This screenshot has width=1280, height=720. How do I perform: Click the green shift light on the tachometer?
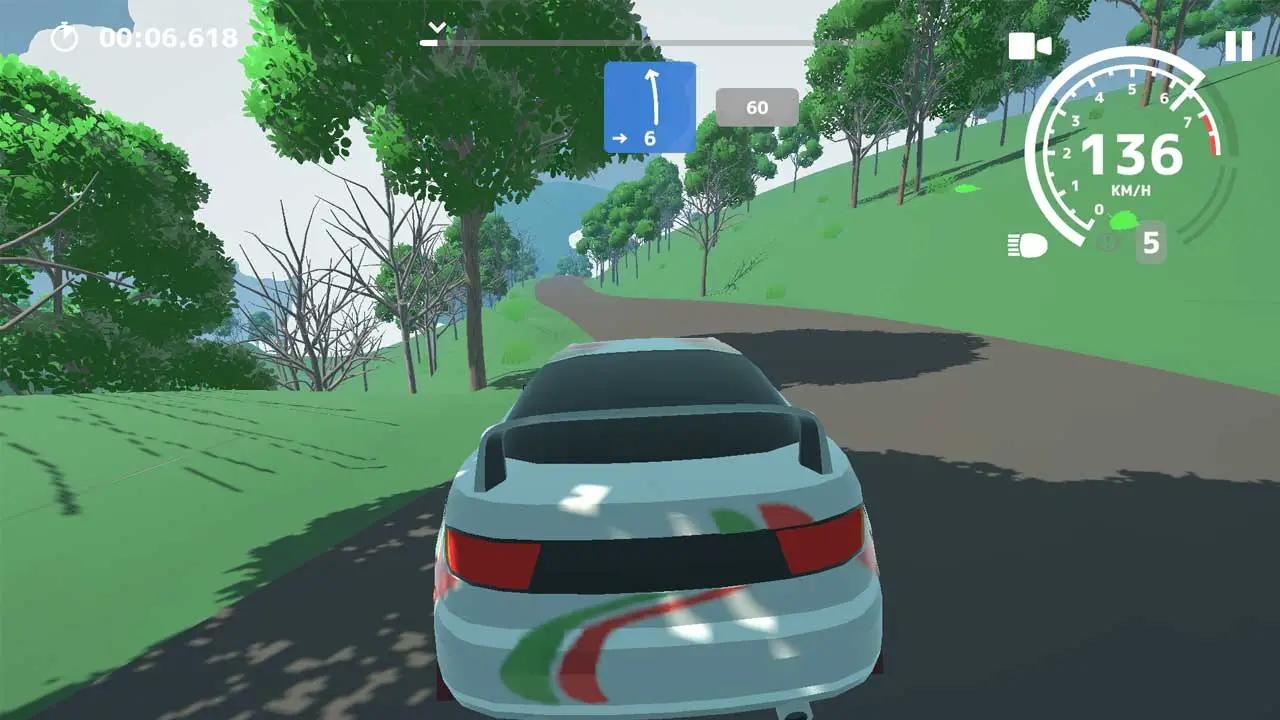(1125, 221)
